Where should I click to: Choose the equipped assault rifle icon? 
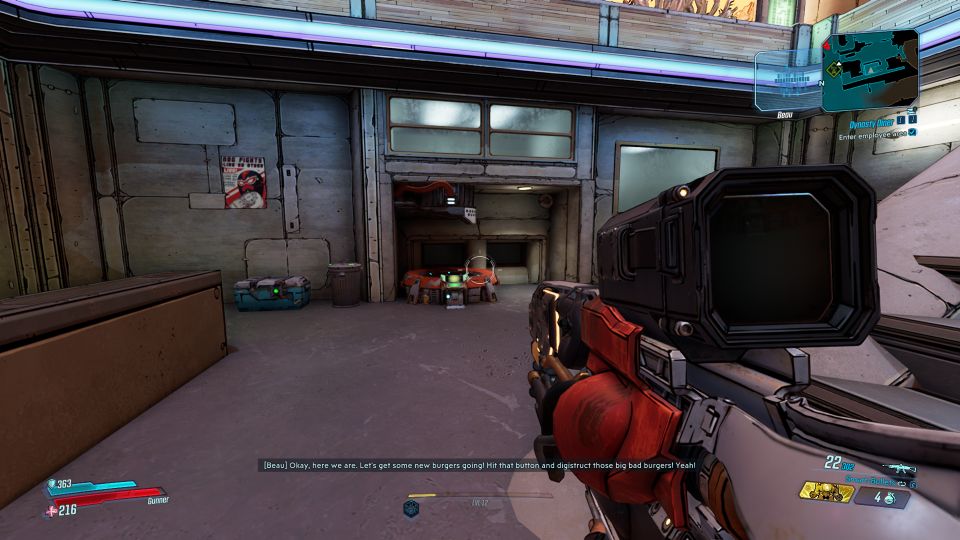point(899,468)
